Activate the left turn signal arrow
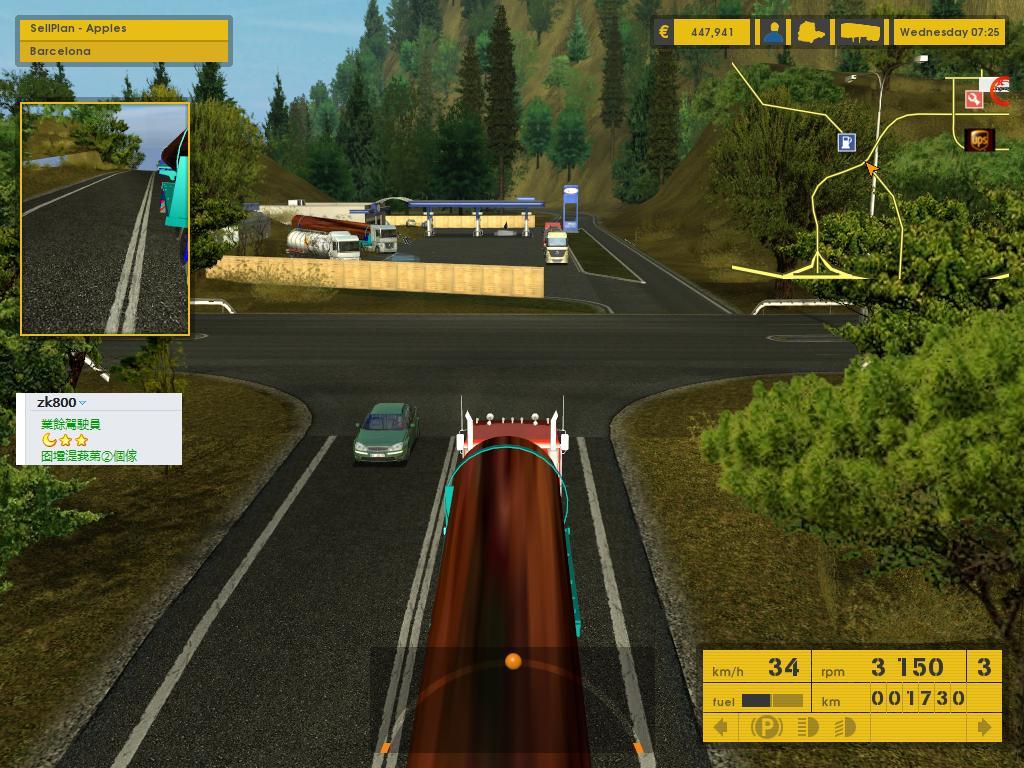 [720, 727]
